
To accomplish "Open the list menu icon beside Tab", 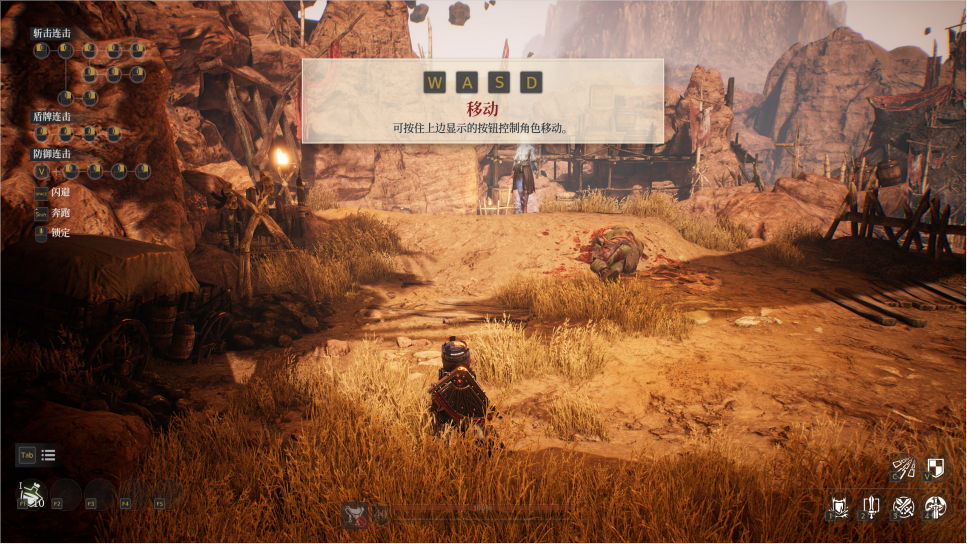I will click(x=48, y=455).
